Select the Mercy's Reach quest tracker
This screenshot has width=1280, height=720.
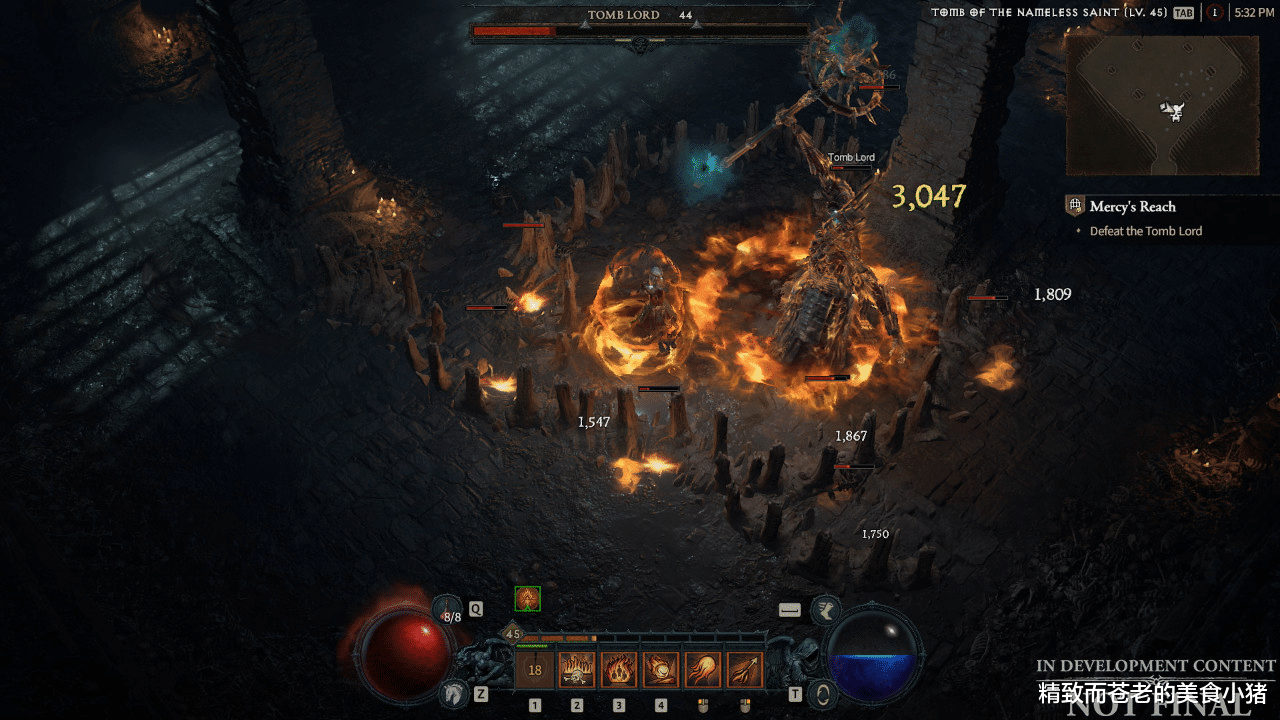coord(1133,207)
